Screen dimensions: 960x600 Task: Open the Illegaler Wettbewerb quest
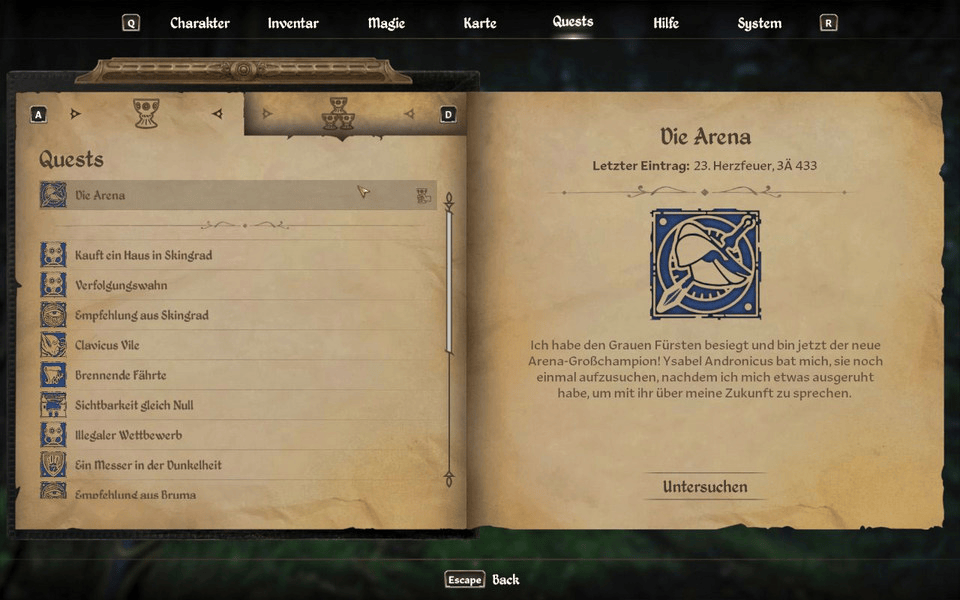point(237,435)
